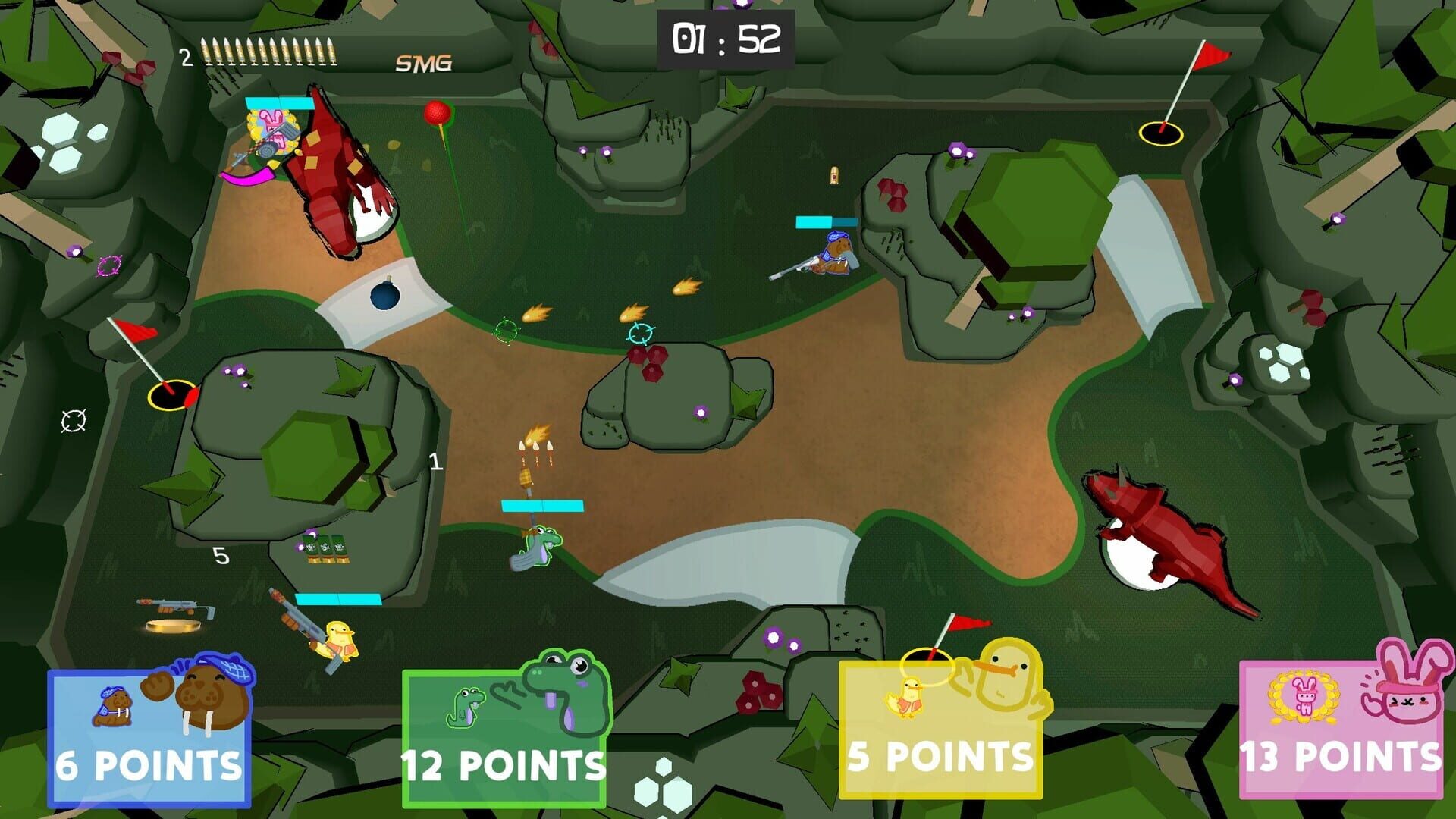
Task: Click the golf ball on the red tee
Action: coord(438,114)
